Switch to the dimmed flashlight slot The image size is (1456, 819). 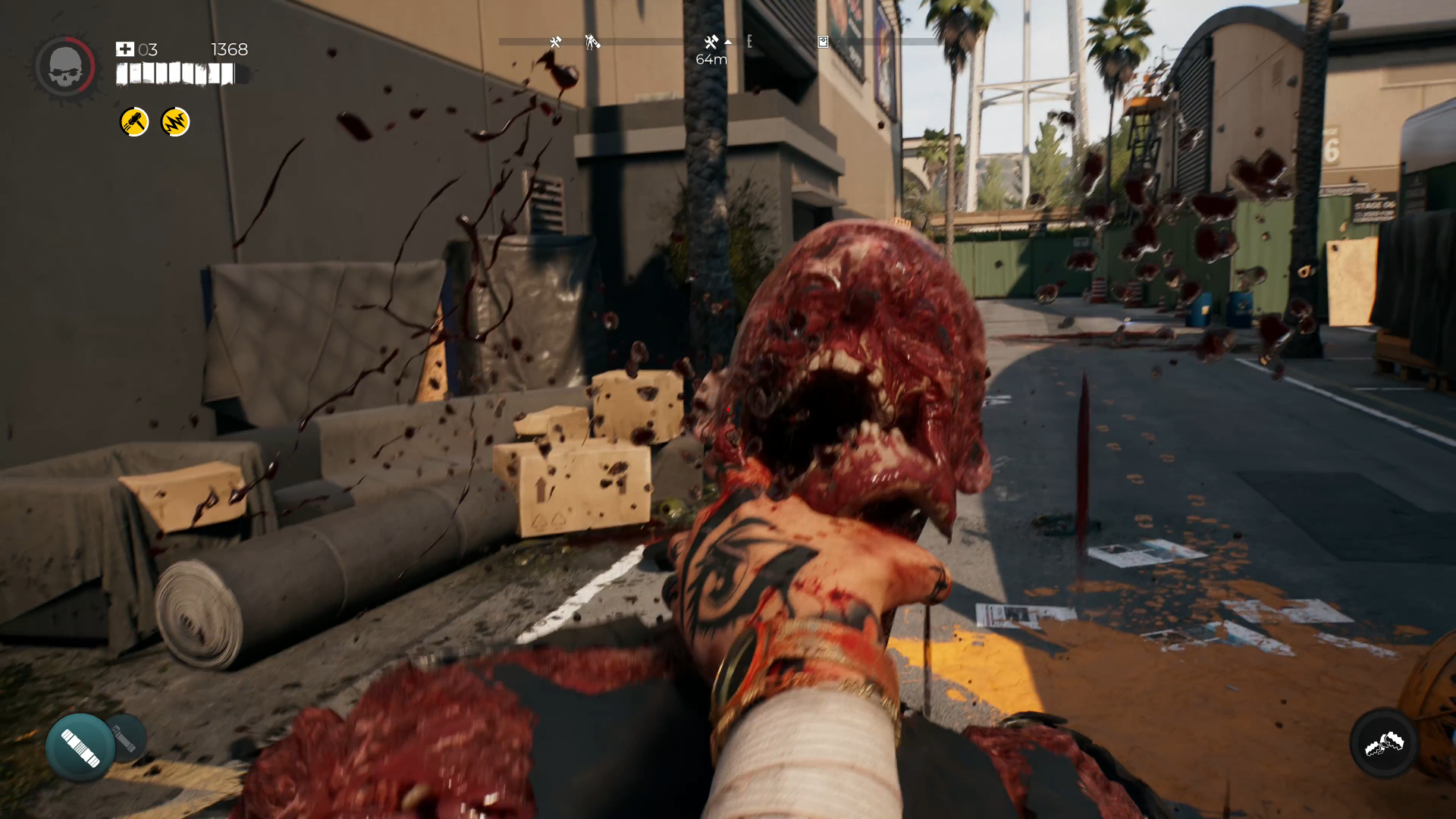click(125, 737)
